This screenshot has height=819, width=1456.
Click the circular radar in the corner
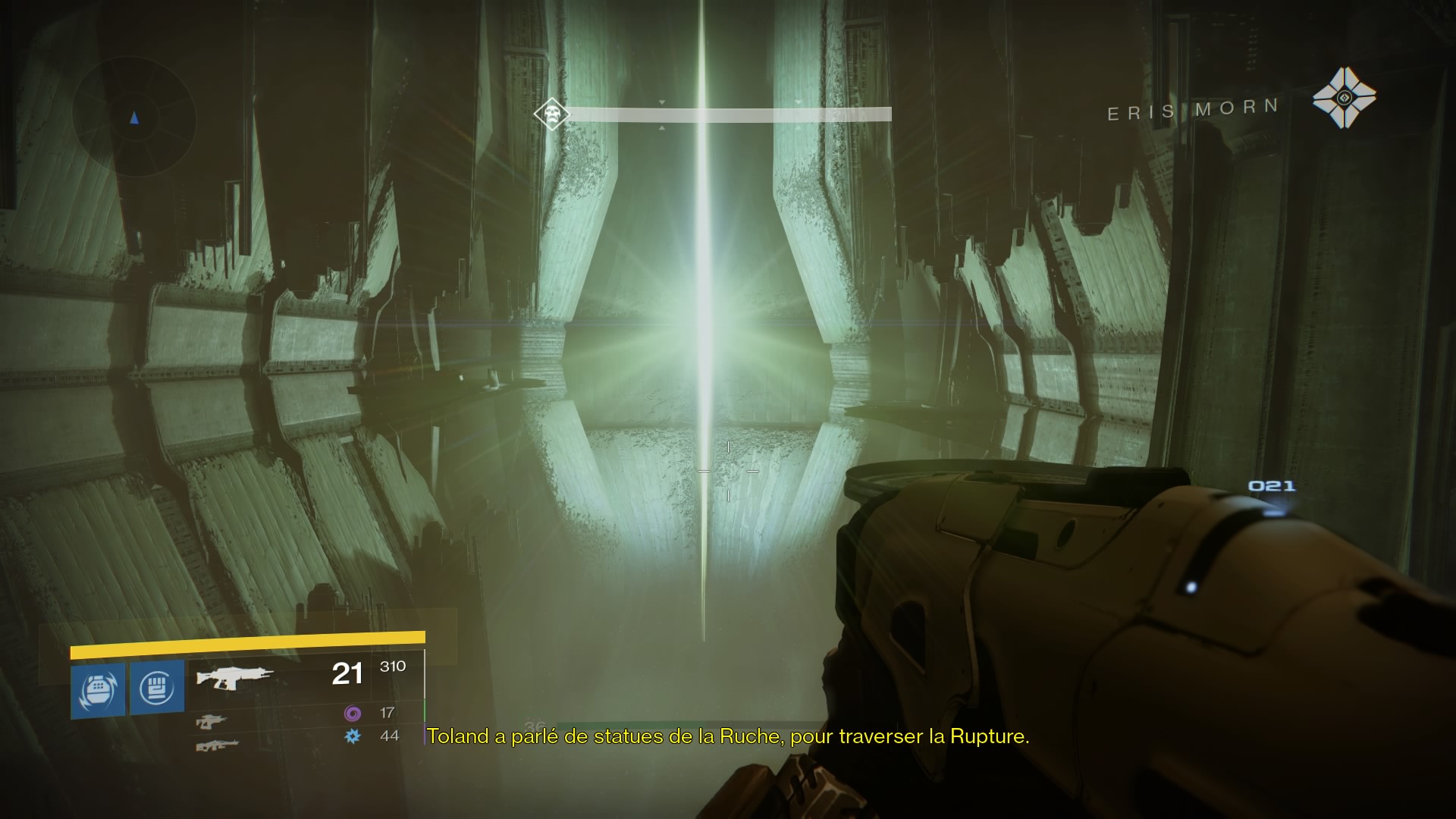pos(134,118)
